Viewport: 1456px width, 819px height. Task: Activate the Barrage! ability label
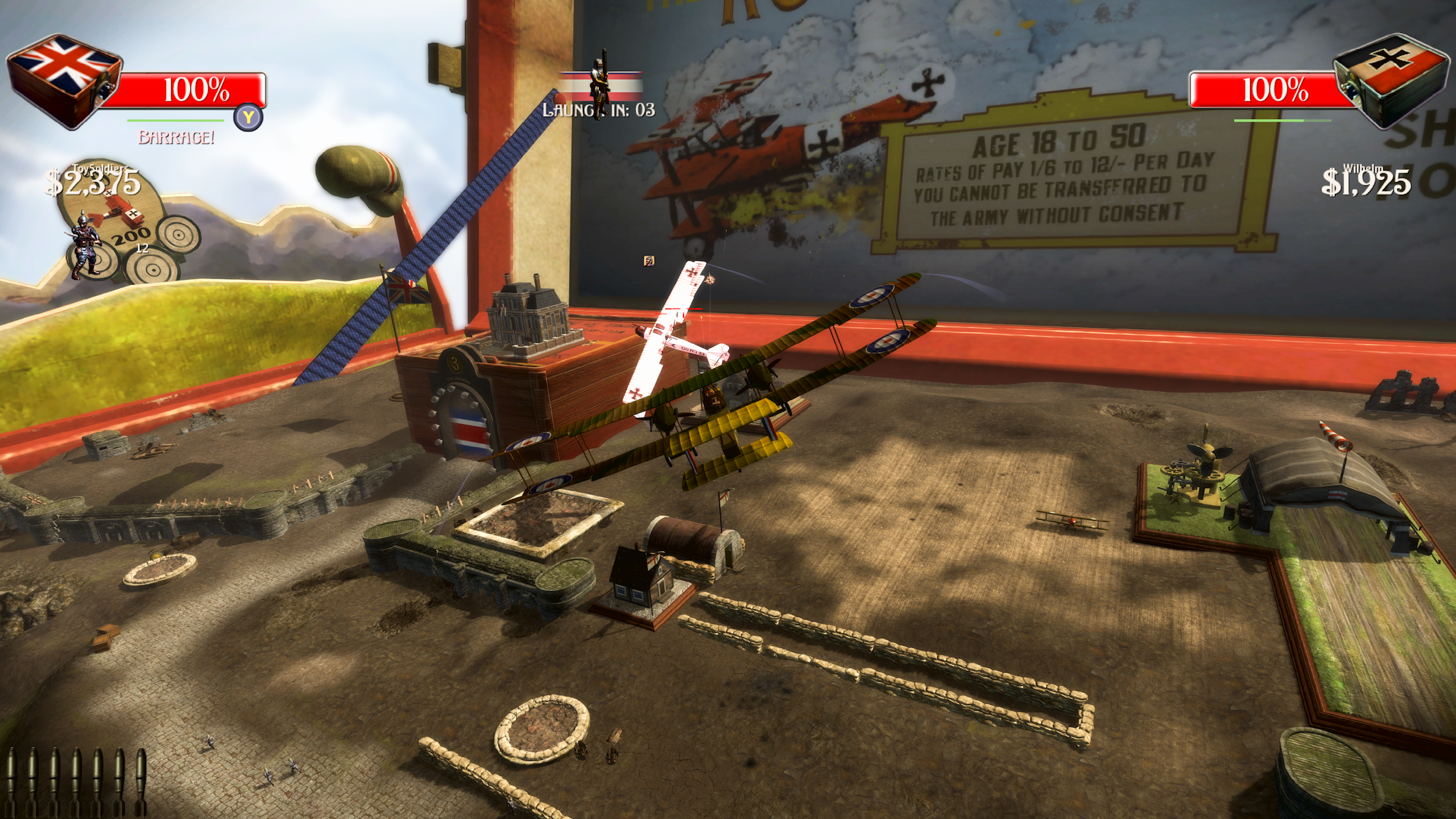(176, 138)
